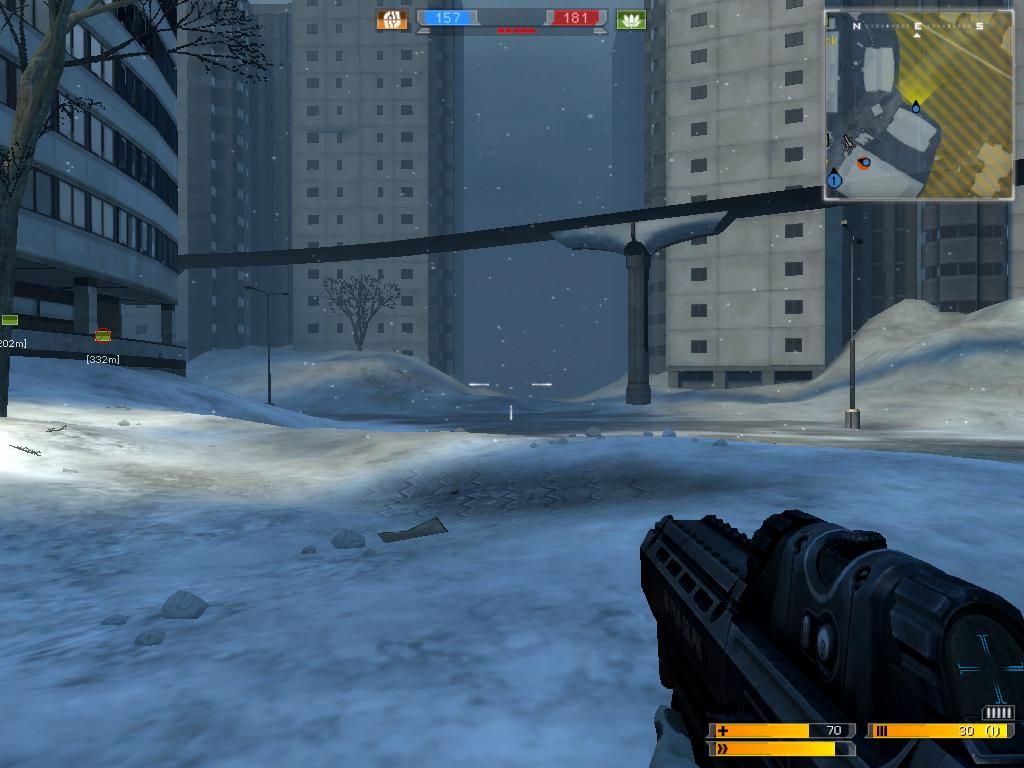1024x768 pixels.
Task: Select the orange-circled marker on the minimap
Action: point(864,162)
